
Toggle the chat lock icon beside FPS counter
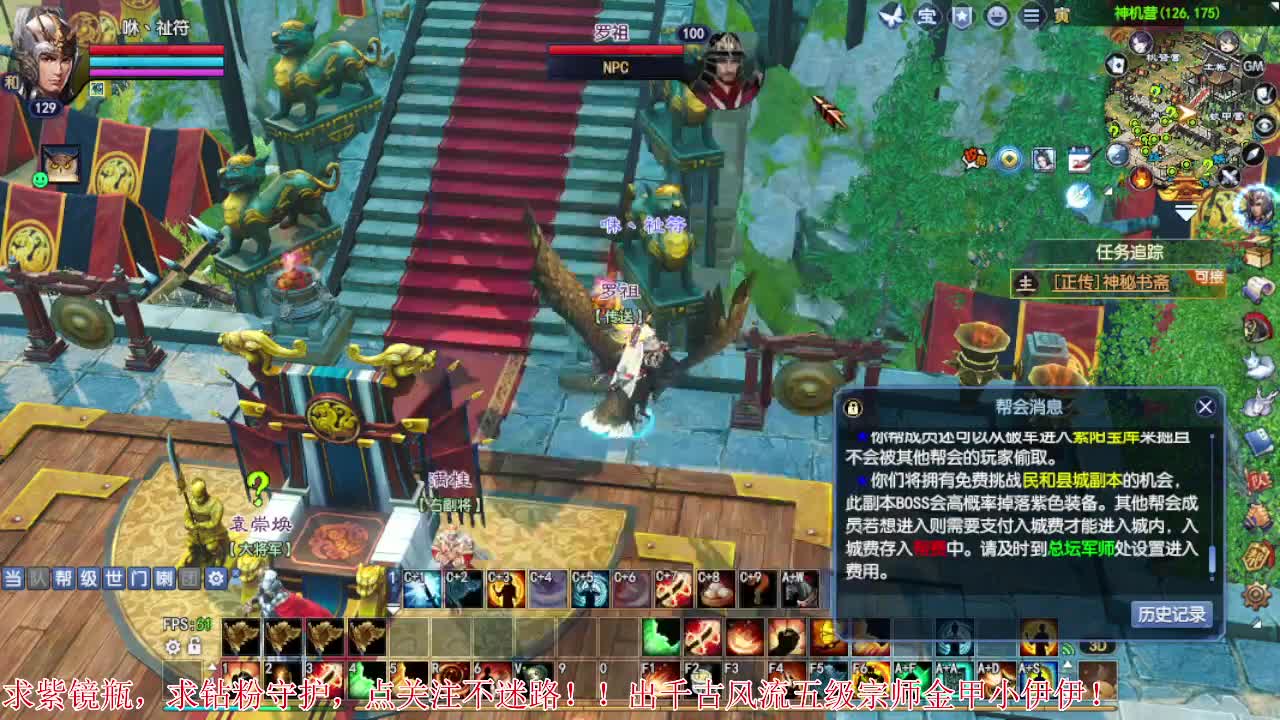(x=194, y=646)
